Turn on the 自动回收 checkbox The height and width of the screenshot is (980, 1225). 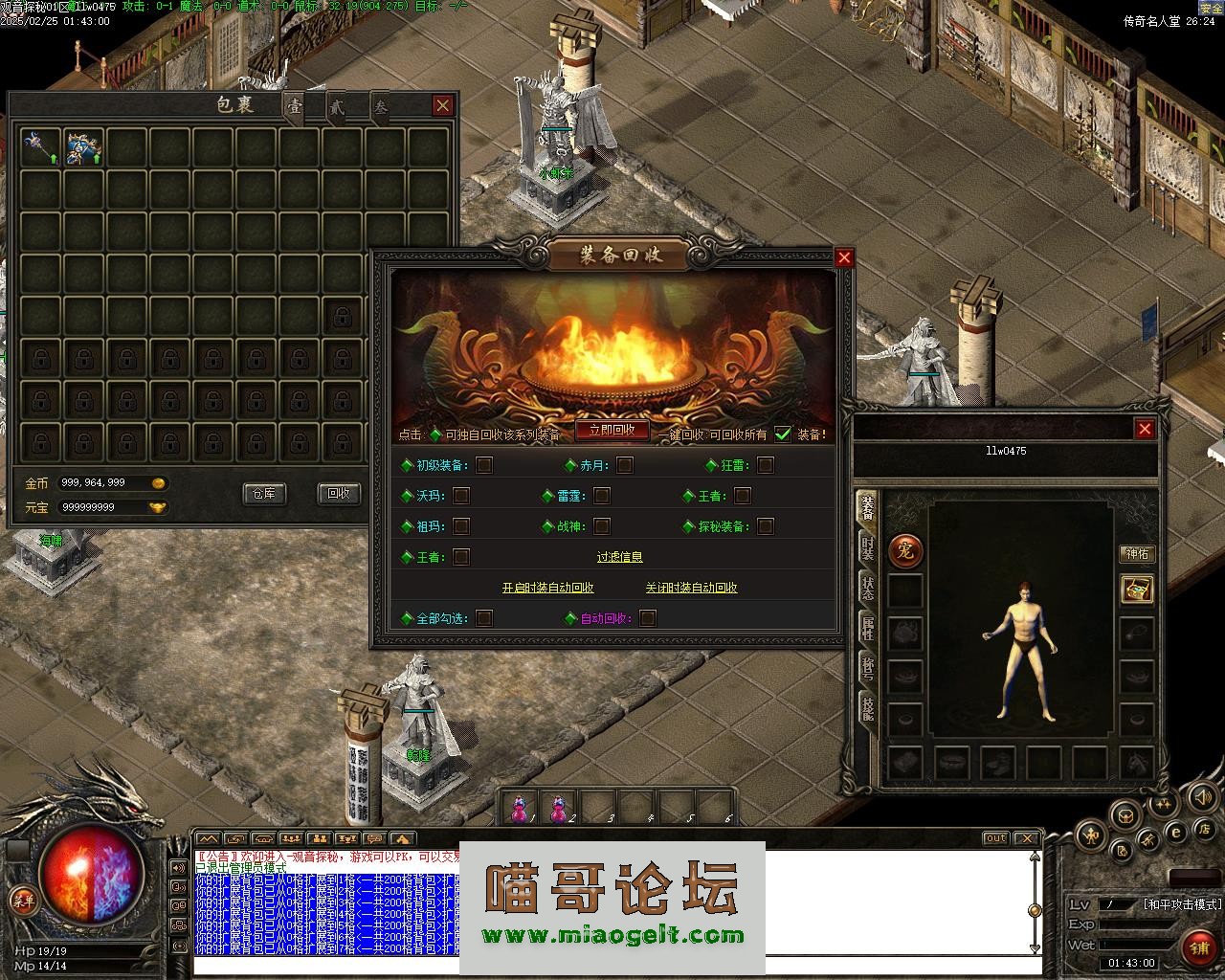pyautogui.click(x=648, y=618)
